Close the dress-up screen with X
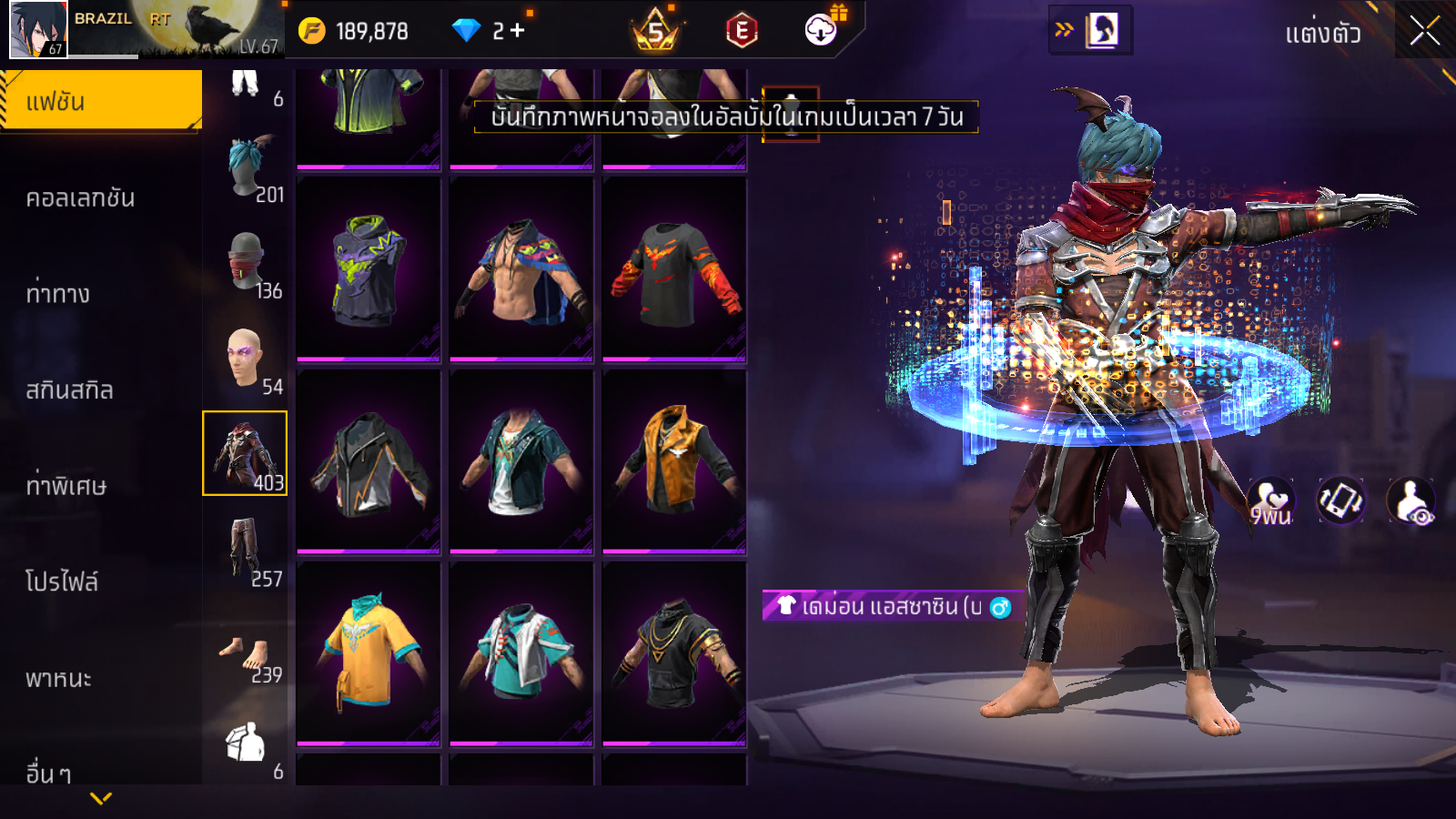This screenshot has width=1456, height=819. (1424, 31)
